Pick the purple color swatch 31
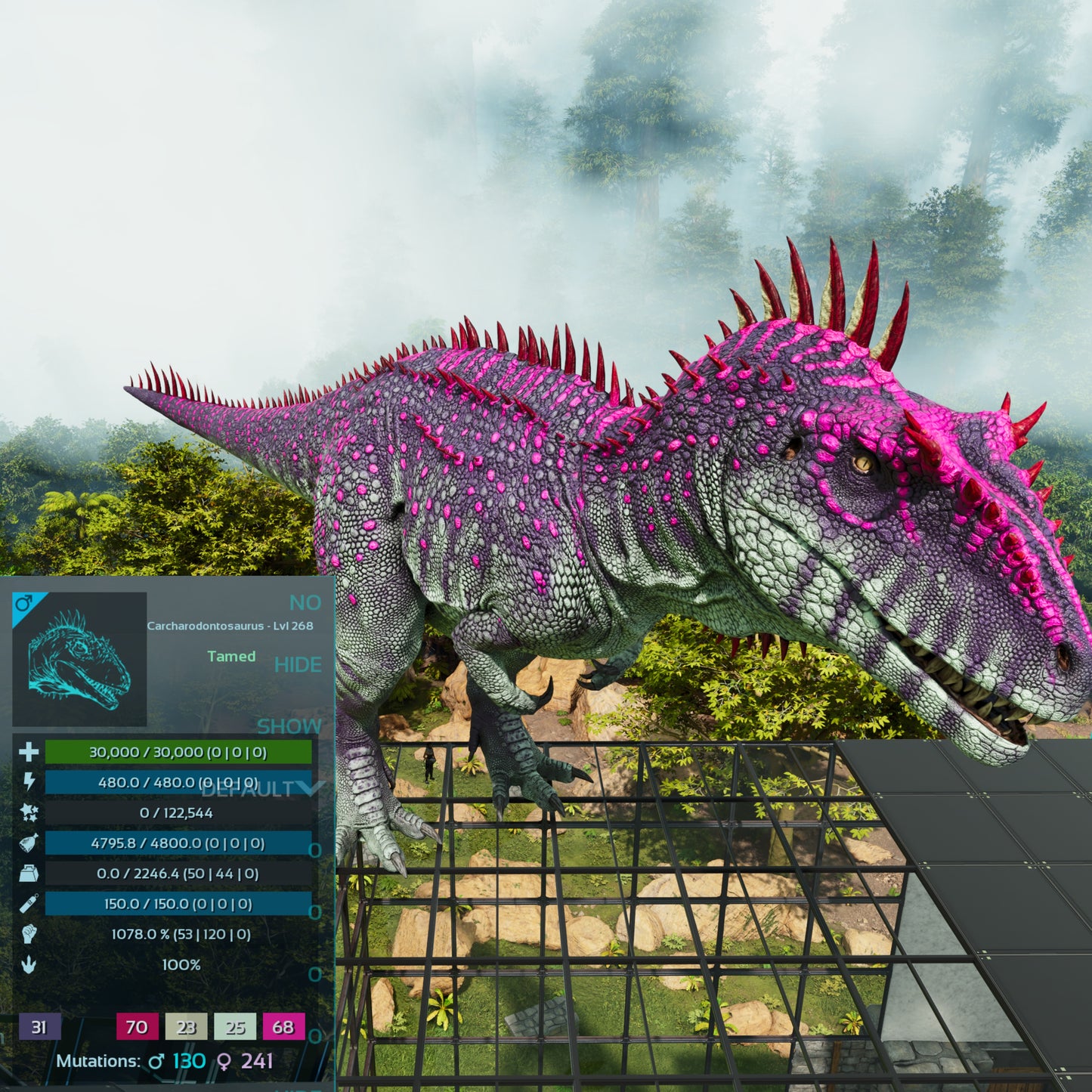This screenshot has height=1092, width=1092. (x=39, y=1027)
